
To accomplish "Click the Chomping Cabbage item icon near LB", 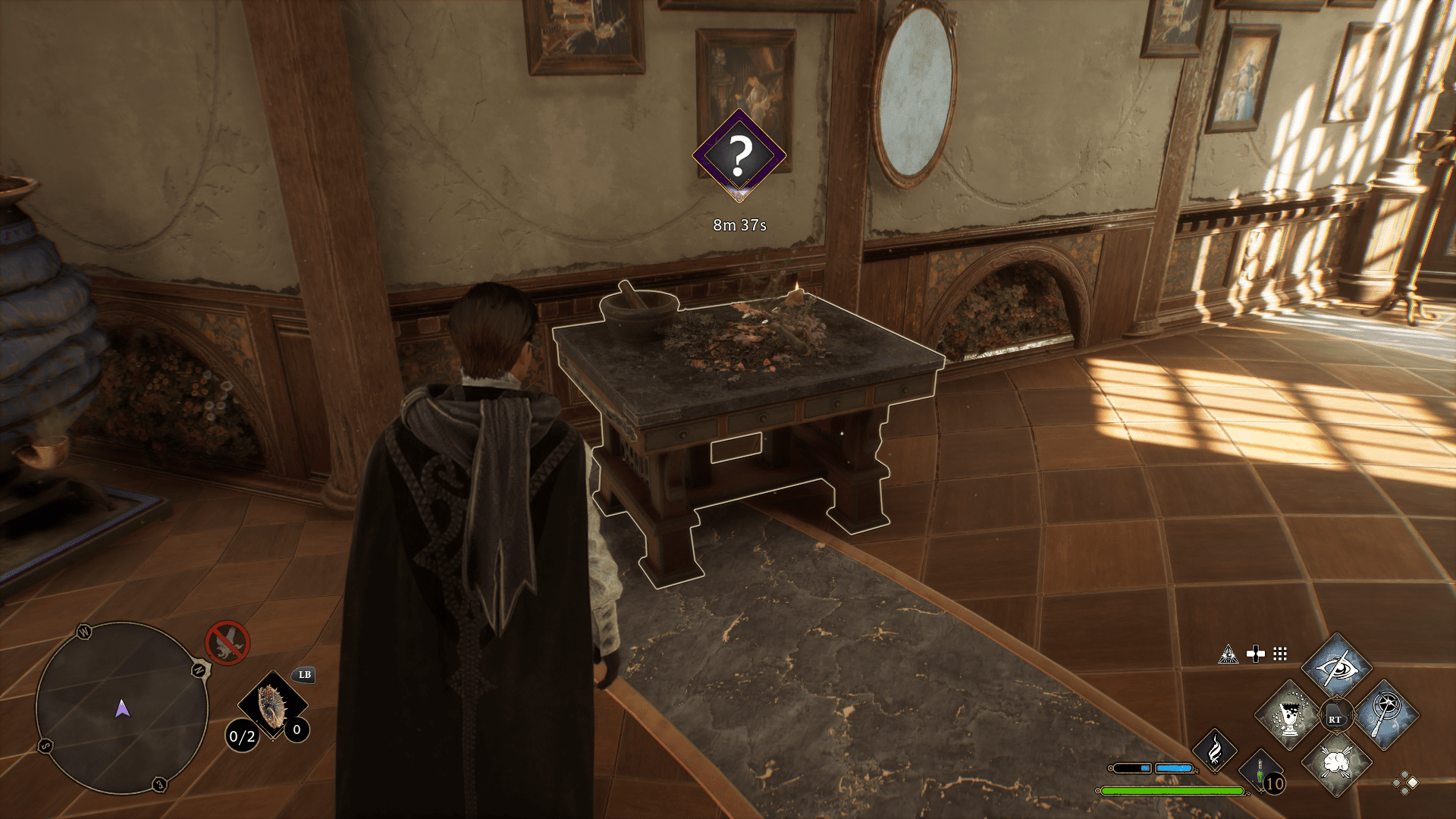I will [x=273, y=703].
